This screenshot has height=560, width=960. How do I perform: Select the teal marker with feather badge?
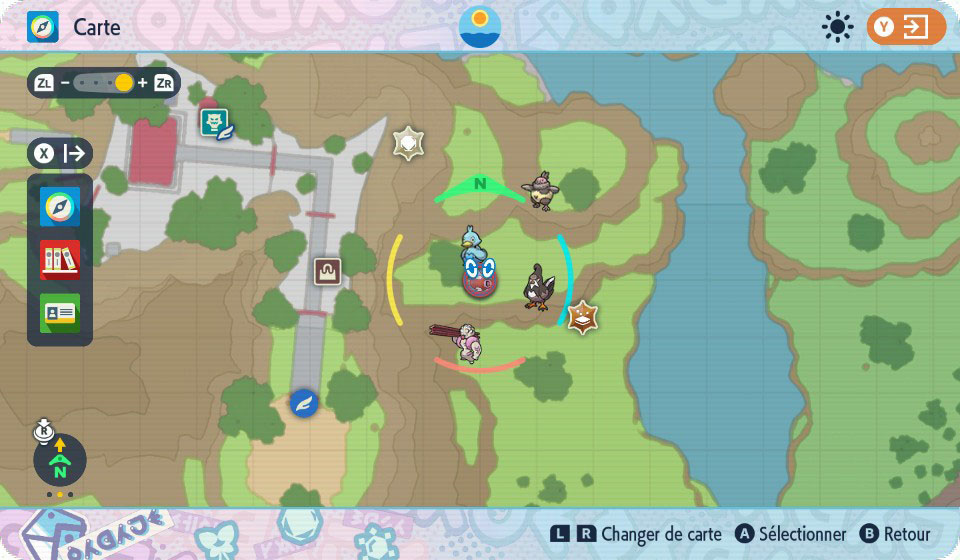216,124
